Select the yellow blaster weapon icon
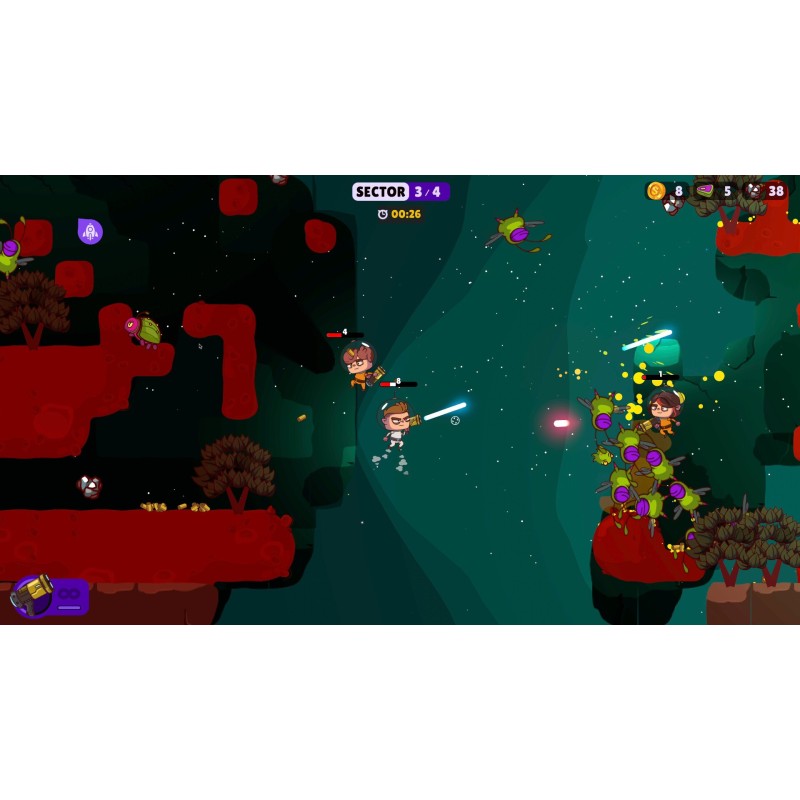Image resolution: width=800 pixels, height=800 pixels. 33,595
